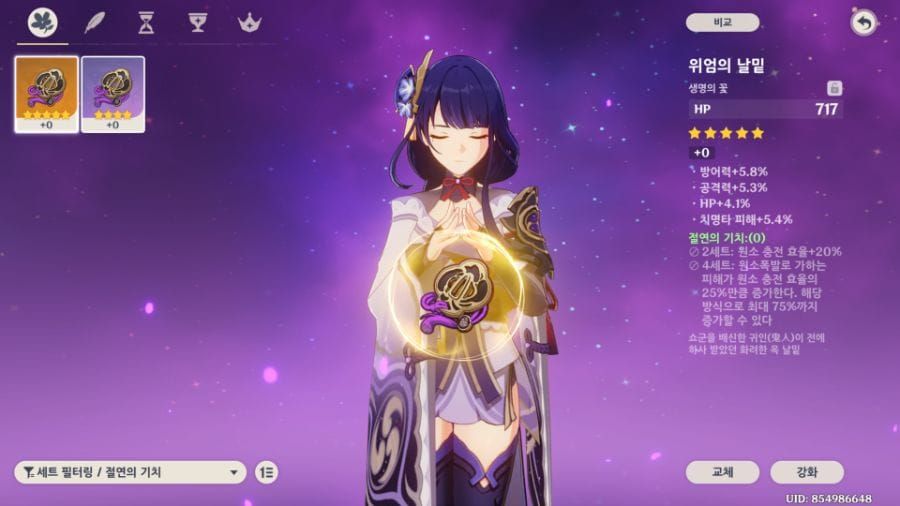900x506 pixels.
Task: Open the feather artifact tab
Action: pyautogui.click(x=95, y=22)
